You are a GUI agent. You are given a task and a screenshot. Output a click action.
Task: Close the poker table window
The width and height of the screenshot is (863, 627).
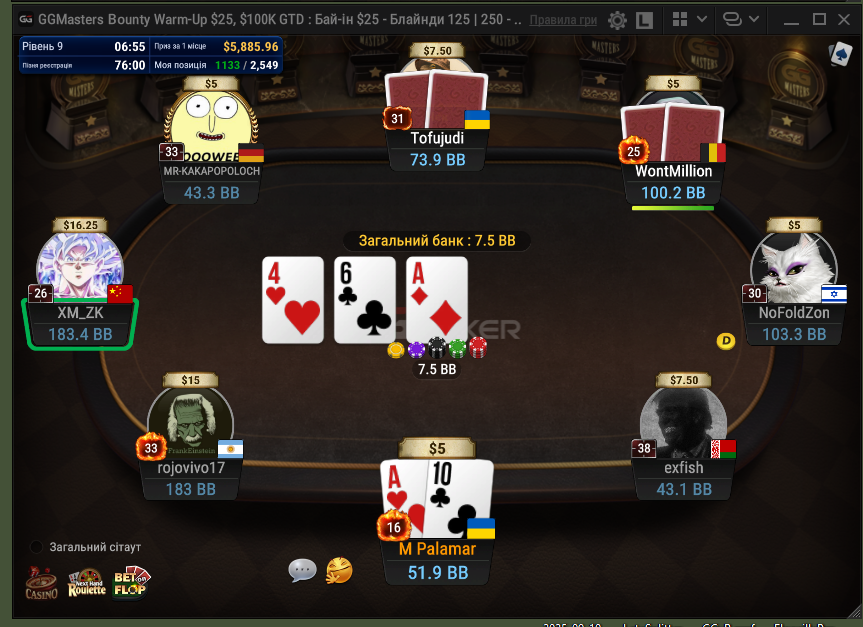[846, 19]
